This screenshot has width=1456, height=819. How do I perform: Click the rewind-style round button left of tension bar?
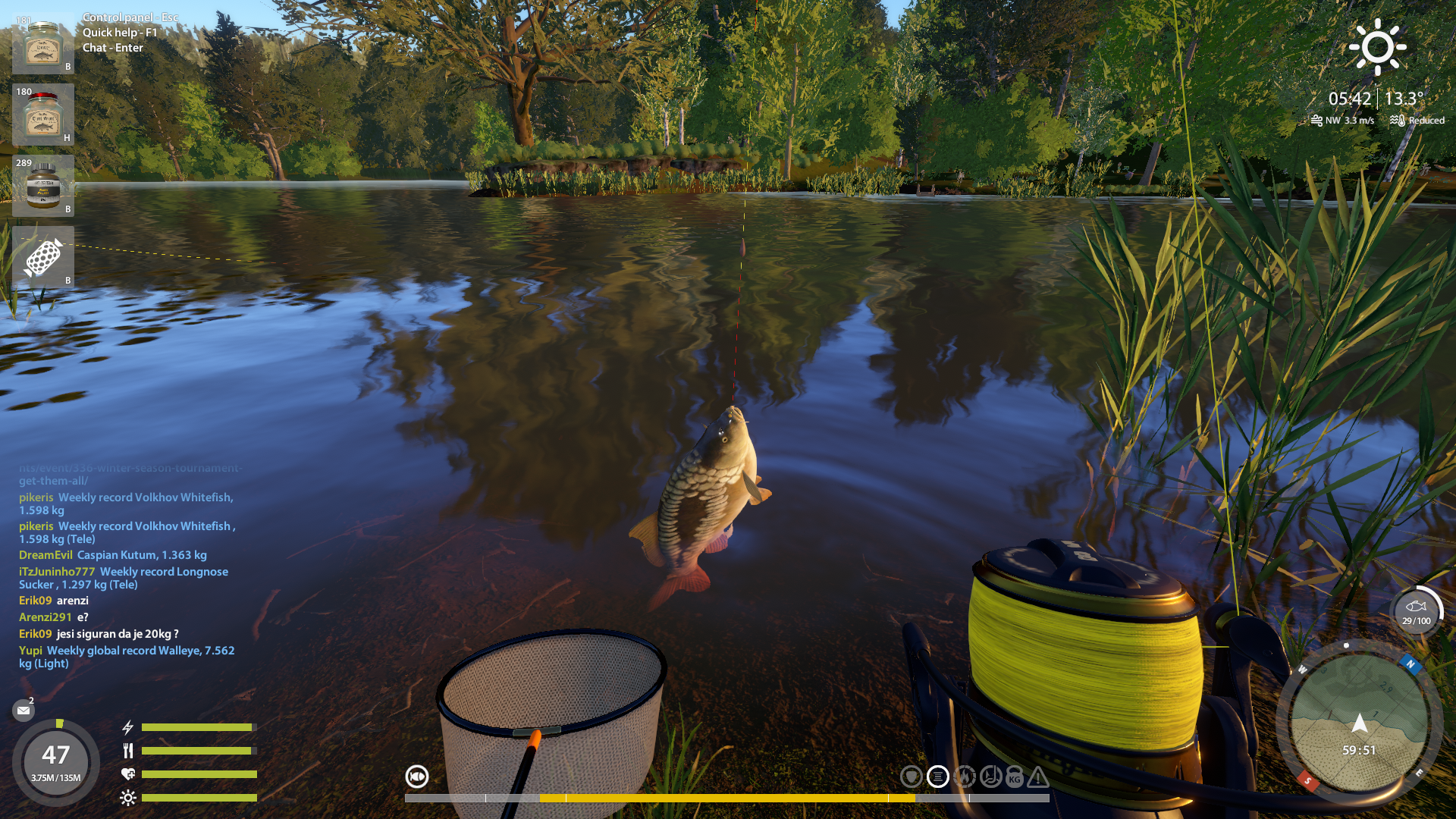pos(417,777)
